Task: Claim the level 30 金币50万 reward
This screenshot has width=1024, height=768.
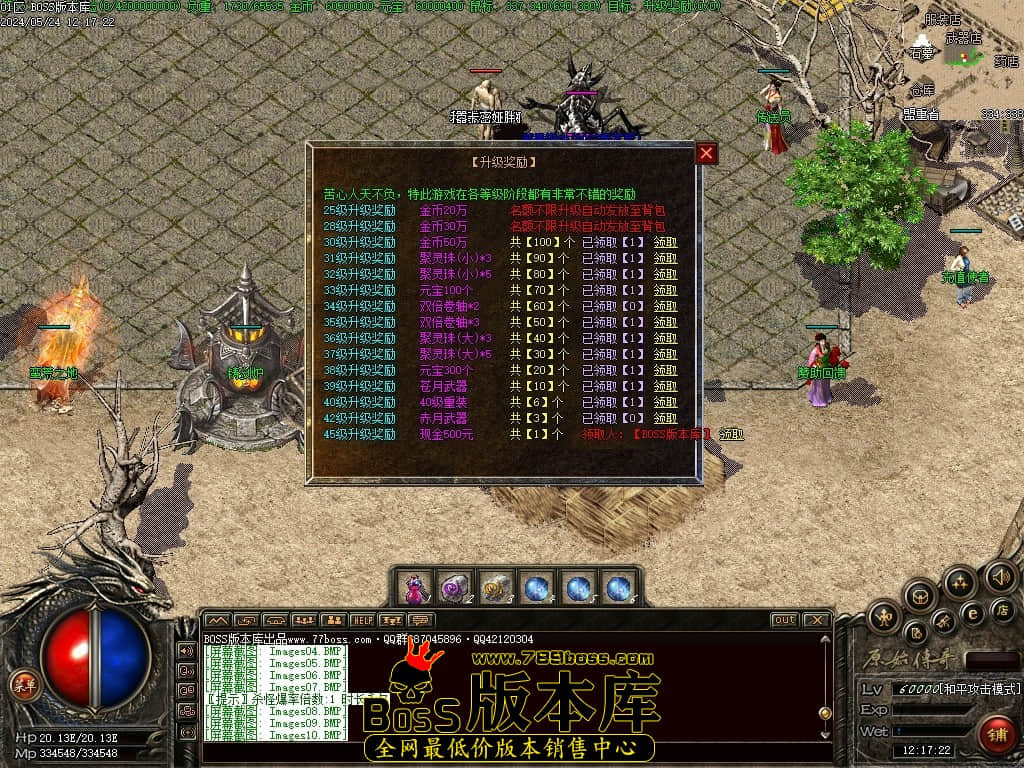Action: 665,243
